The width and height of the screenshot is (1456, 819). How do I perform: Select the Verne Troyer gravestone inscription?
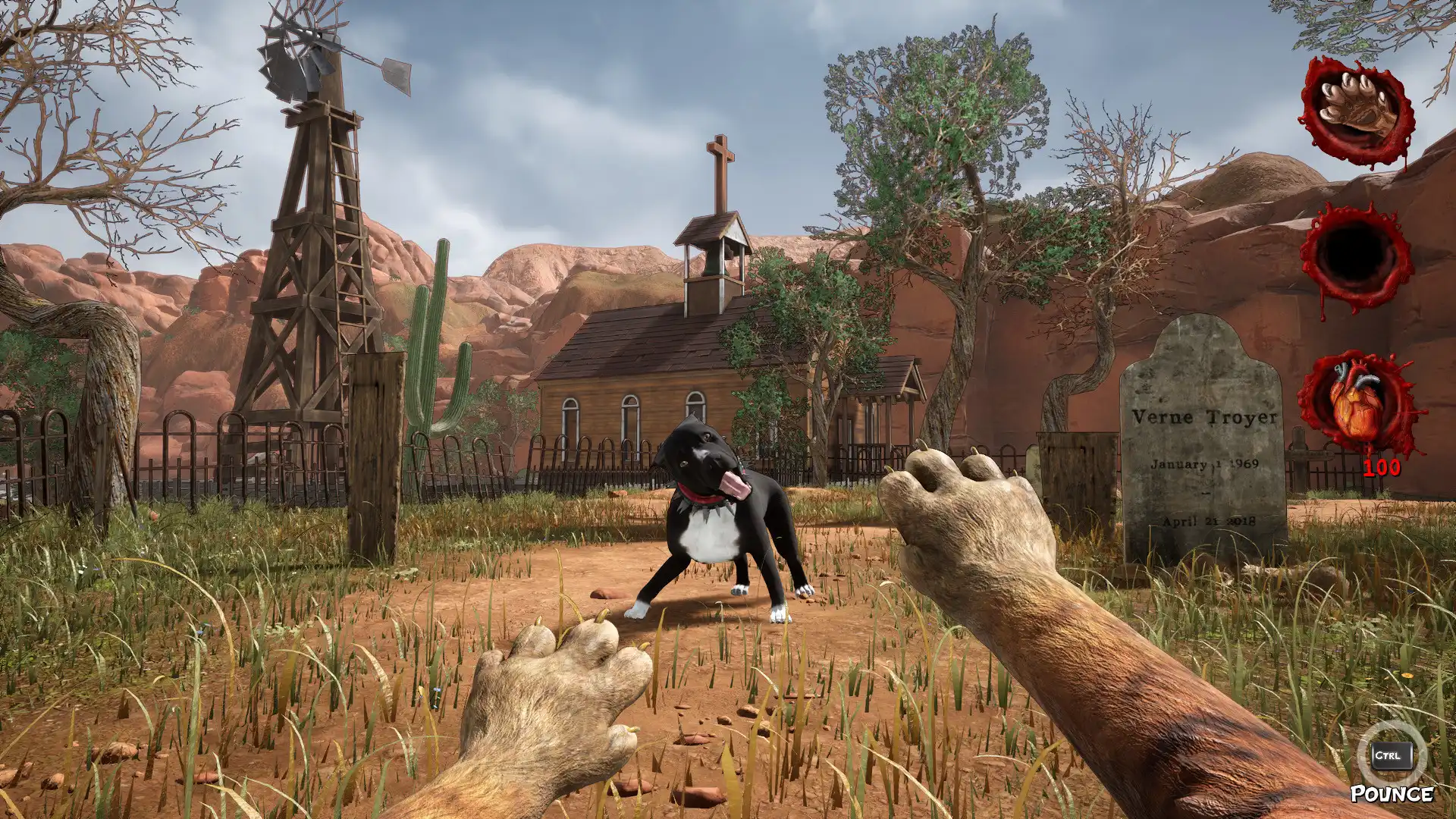click(1206, 416)
